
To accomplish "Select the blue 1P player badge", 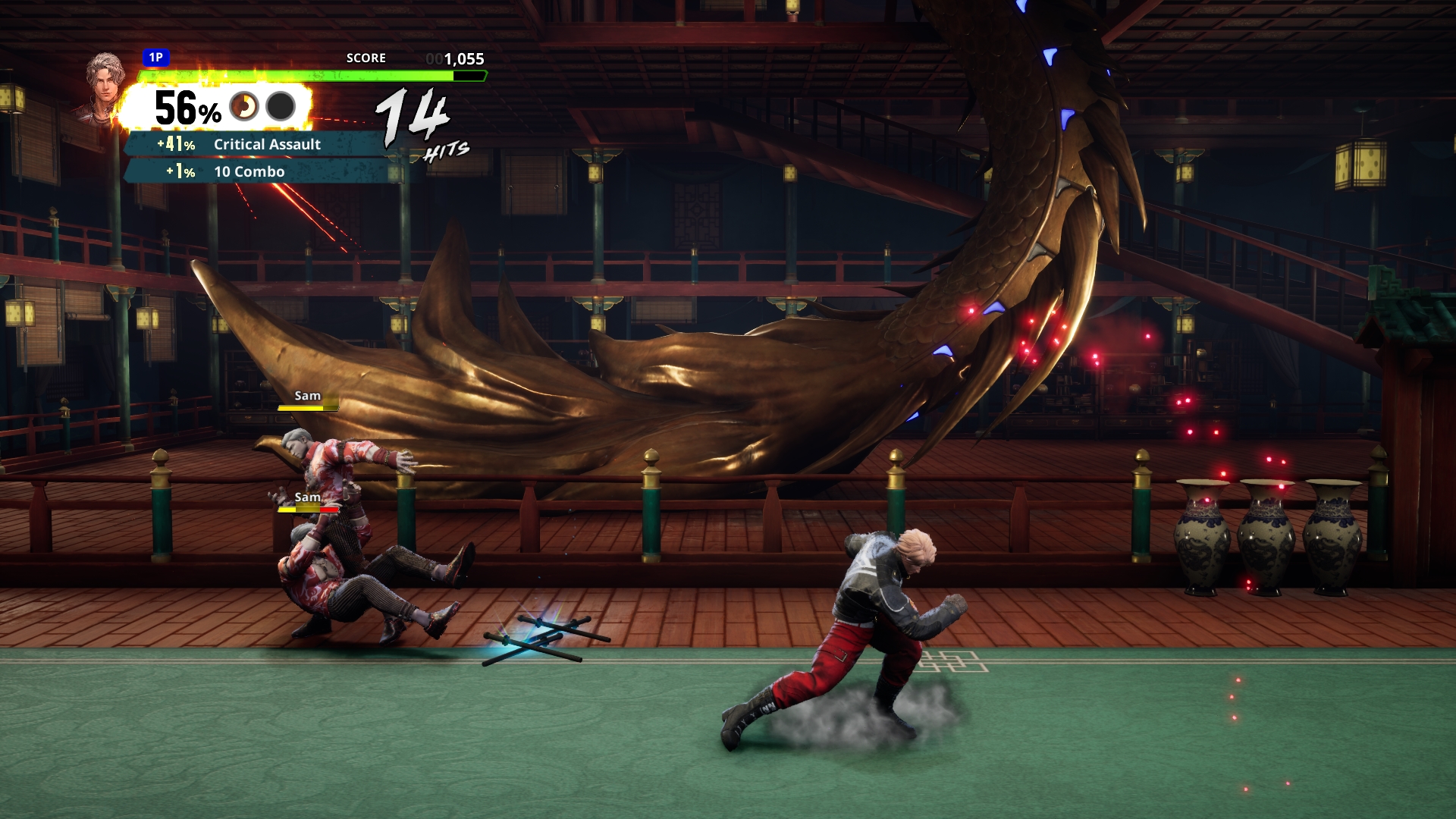I will click(155, 58).
